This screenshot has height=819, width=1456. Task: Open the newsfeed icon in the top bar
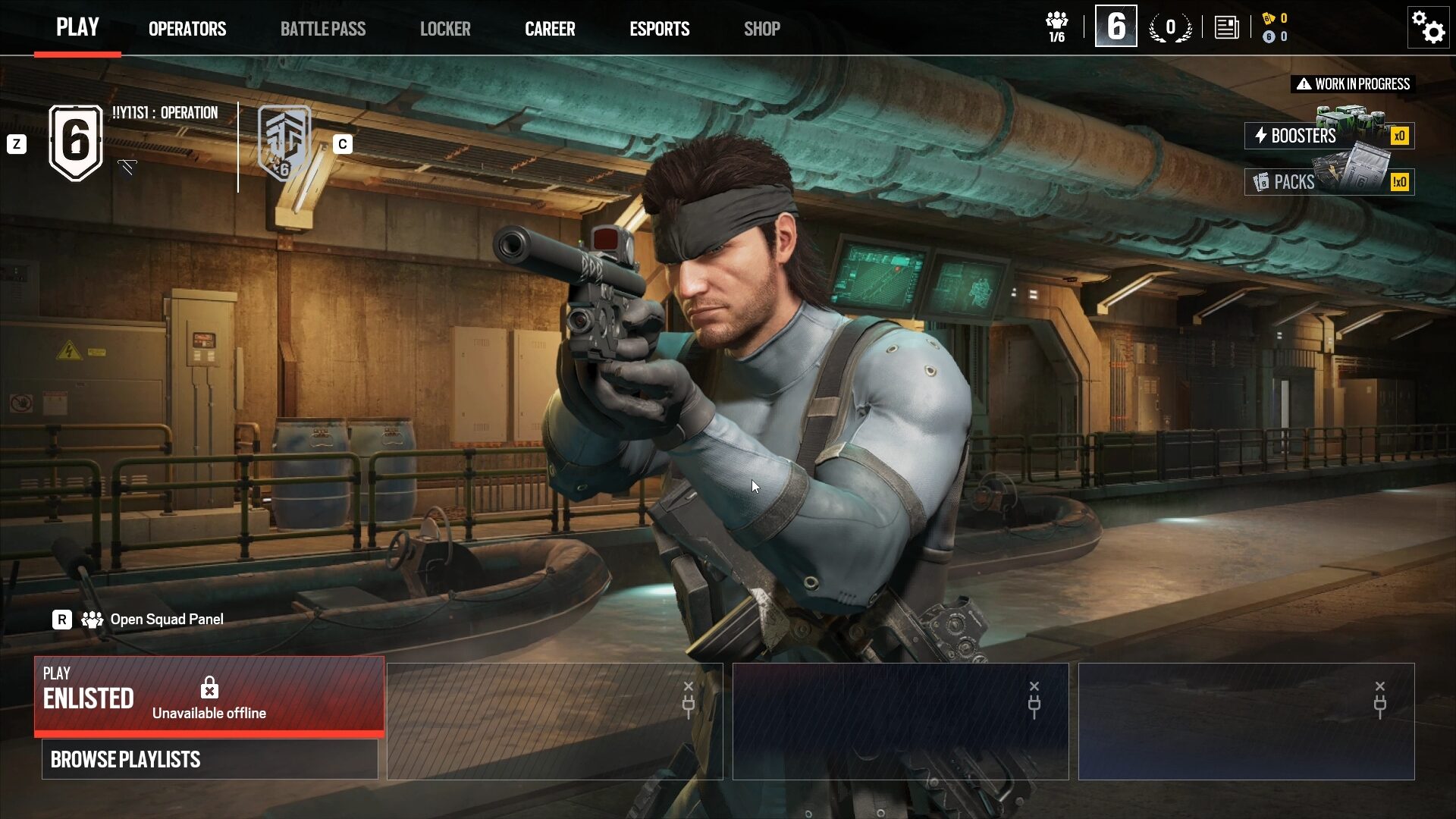tap(1228, 27)
